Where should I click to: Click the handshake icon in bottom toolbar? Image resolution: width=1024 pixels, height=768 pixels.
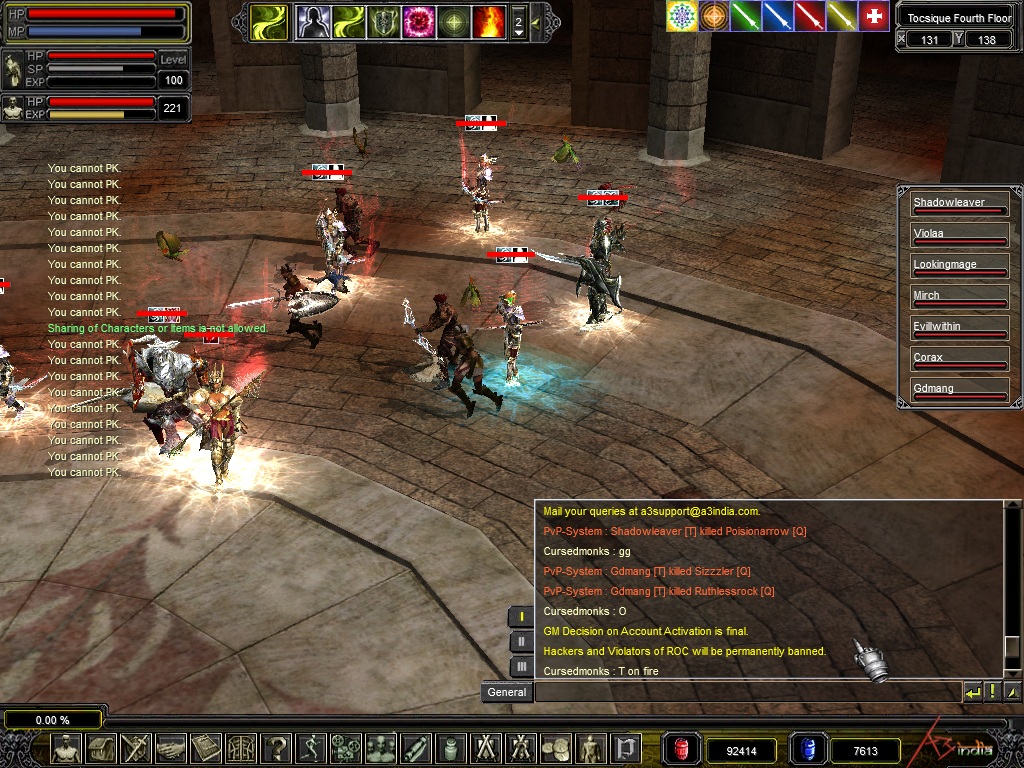coord(171,748)
